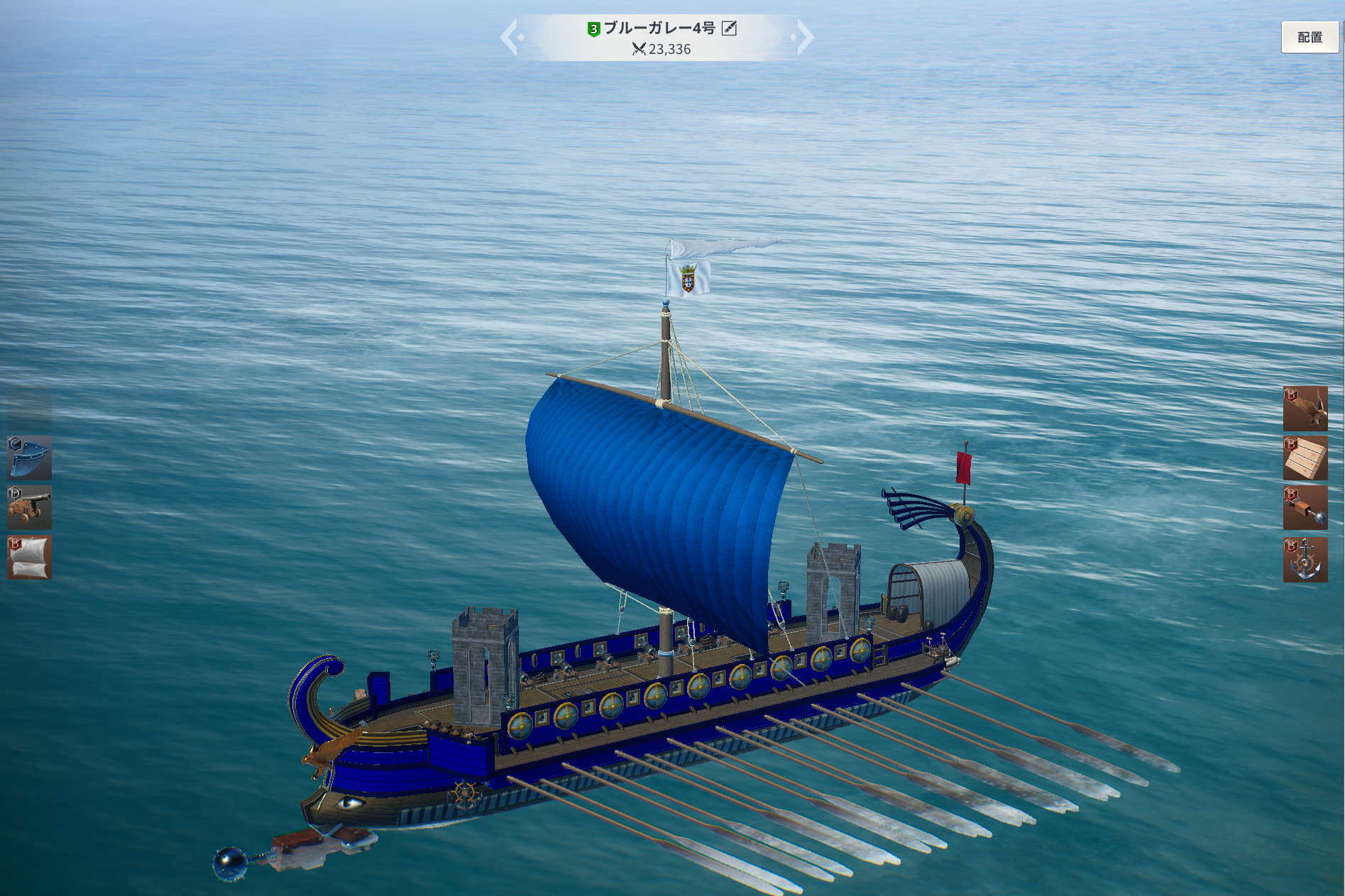Image resolution: width=1345 pixels, height=896 pixels.
Task: Switch to the previous ship with left arrow
Action: [510, 38]
